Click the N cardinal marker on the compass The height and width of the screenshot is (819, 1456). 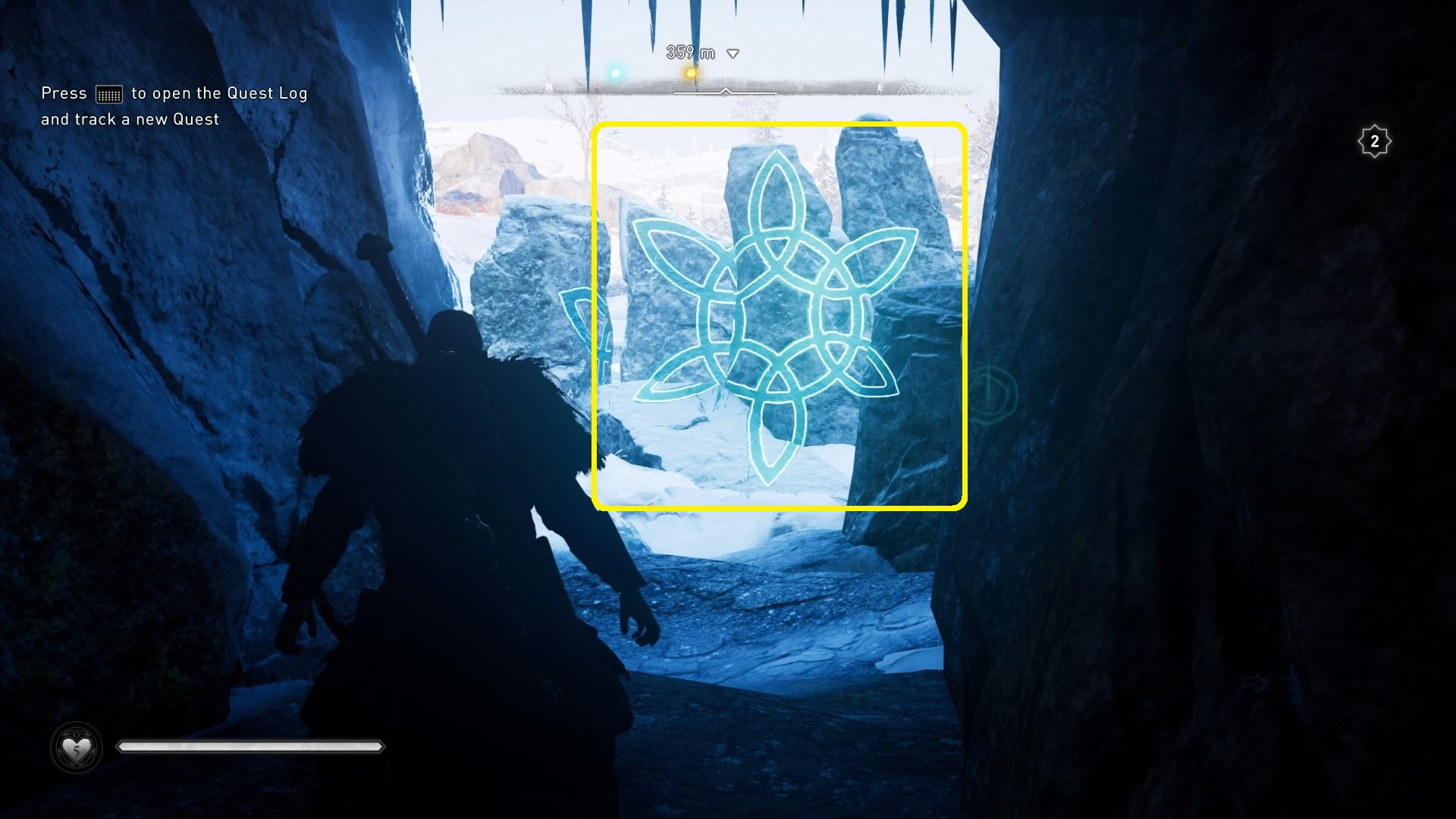click(549, 87)
